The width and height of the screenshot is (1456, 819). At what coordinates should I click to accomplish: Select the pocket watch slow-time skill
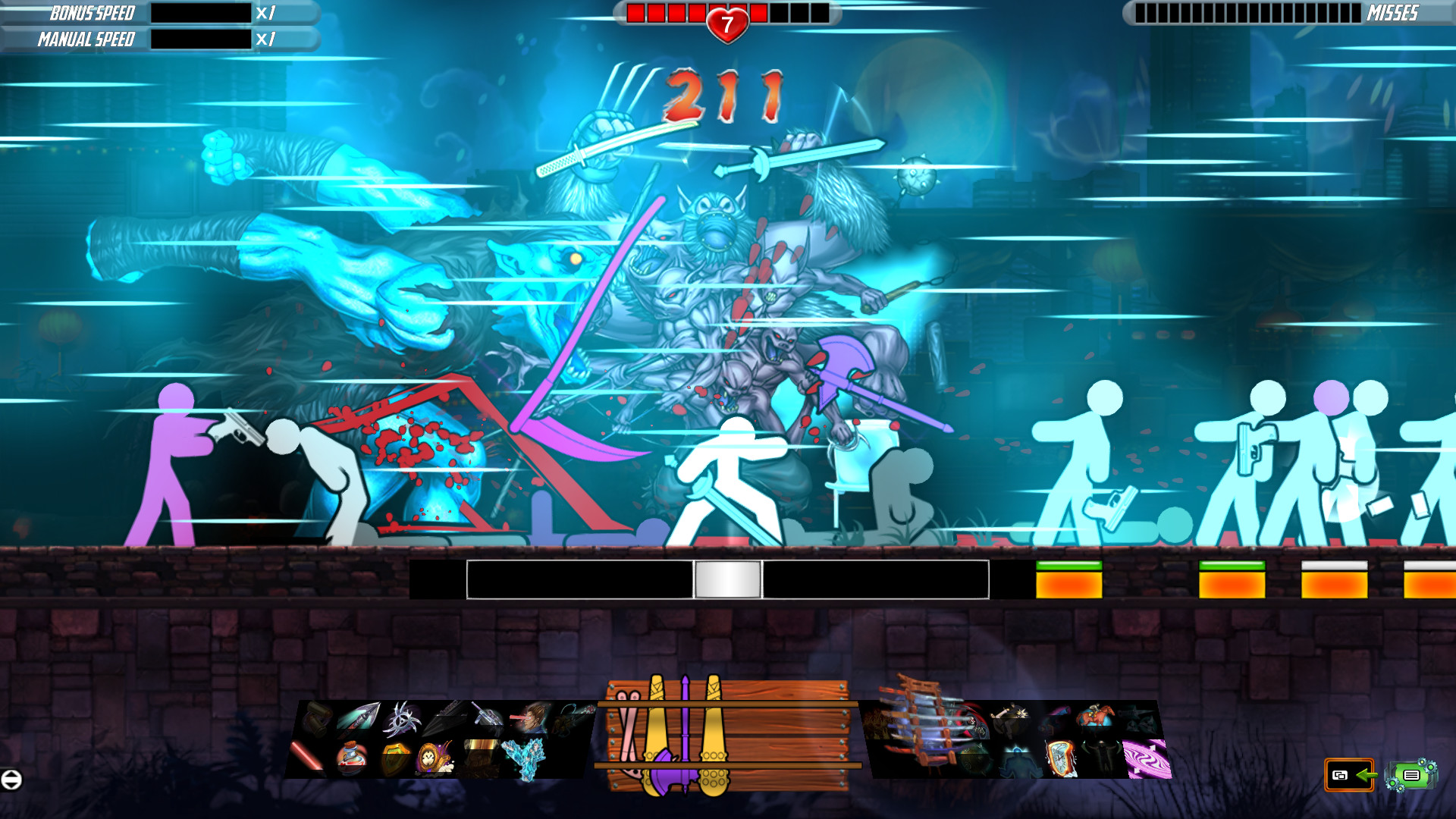433,759
